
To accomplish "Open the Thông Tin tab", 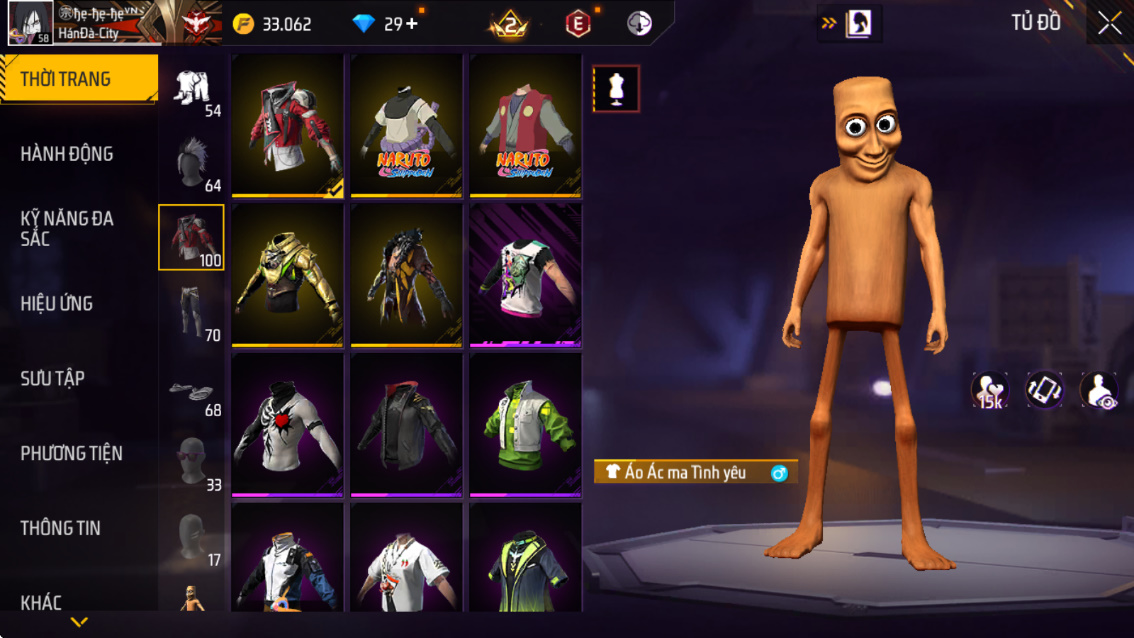I will click(61, 528).
